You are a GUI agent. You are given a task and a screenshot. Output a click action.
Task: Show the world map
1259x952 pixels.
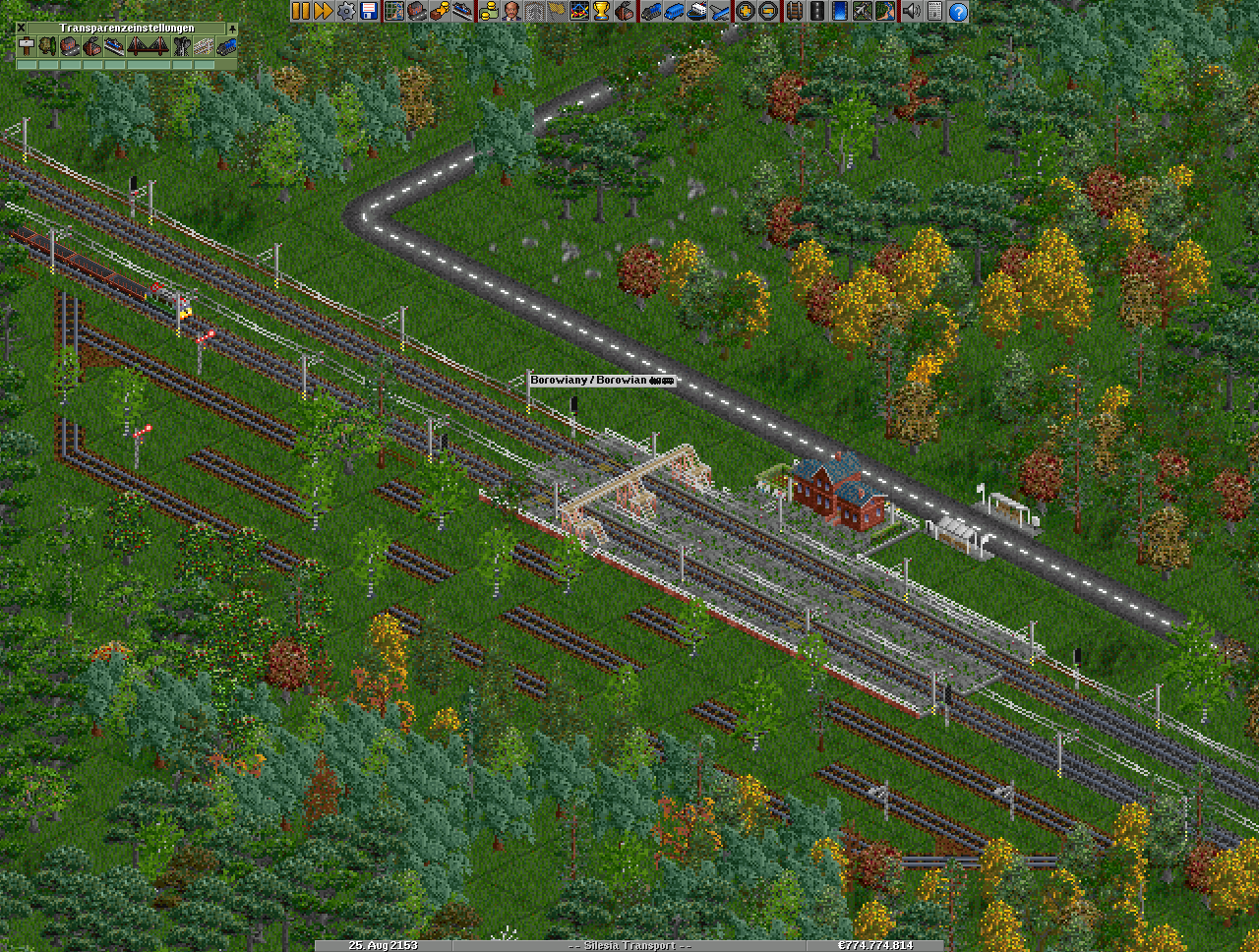(x=393, y=12)
